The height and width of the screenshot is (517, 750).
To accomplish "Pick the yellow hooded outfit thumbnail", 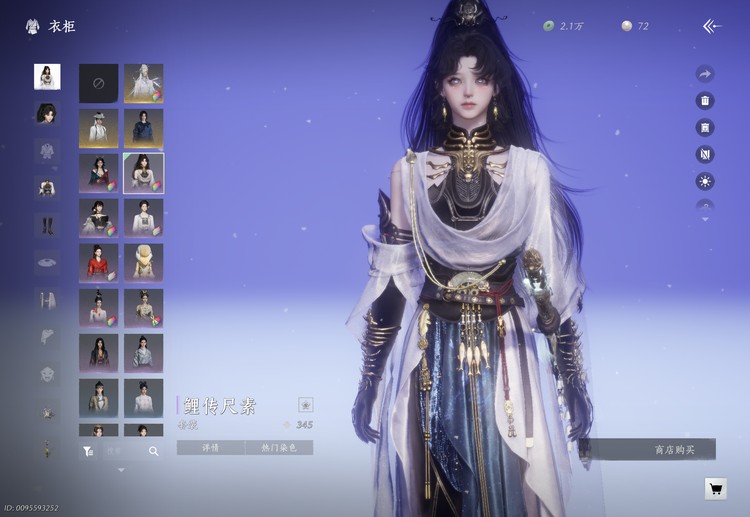I will (144, 262).
